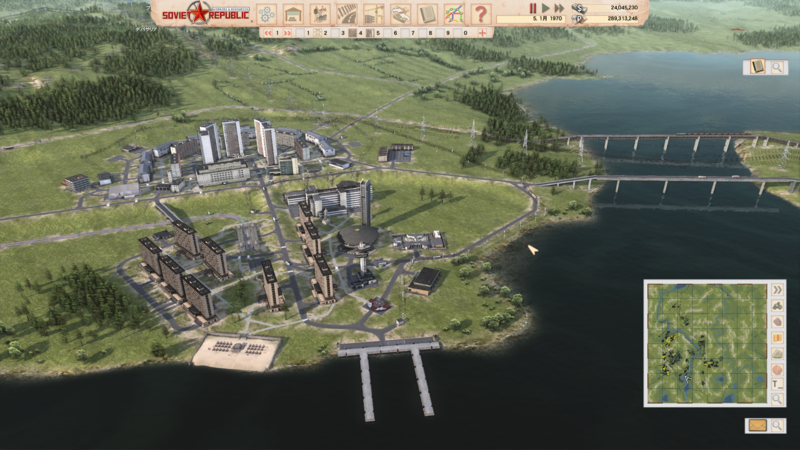Set normal speed with the single play arrow
The width and height of the screenshot is (800, 450).
click(545, 8)
